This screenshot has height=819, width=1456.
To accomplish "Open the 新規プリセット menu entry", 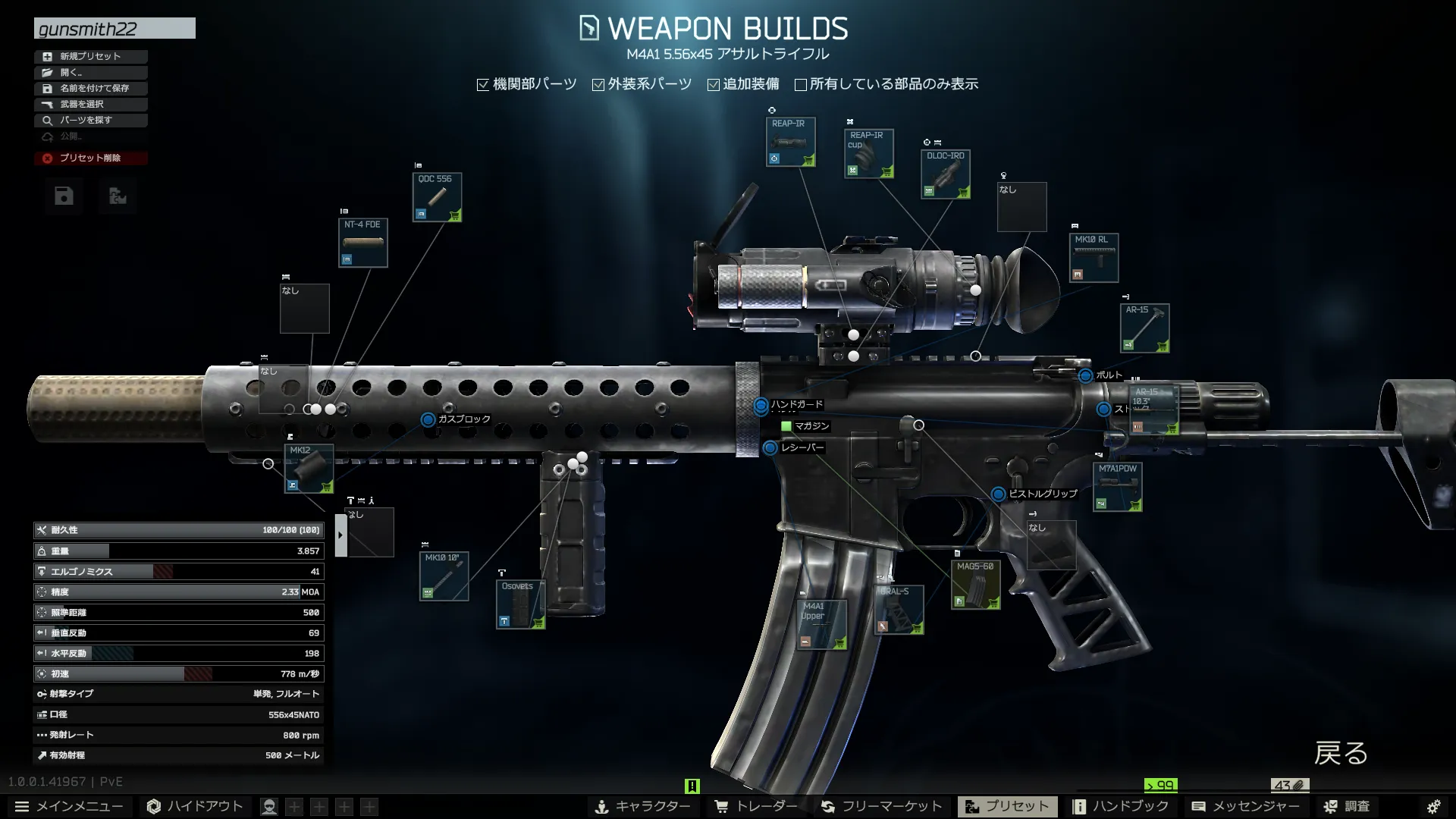I will (x=90, y=56).
